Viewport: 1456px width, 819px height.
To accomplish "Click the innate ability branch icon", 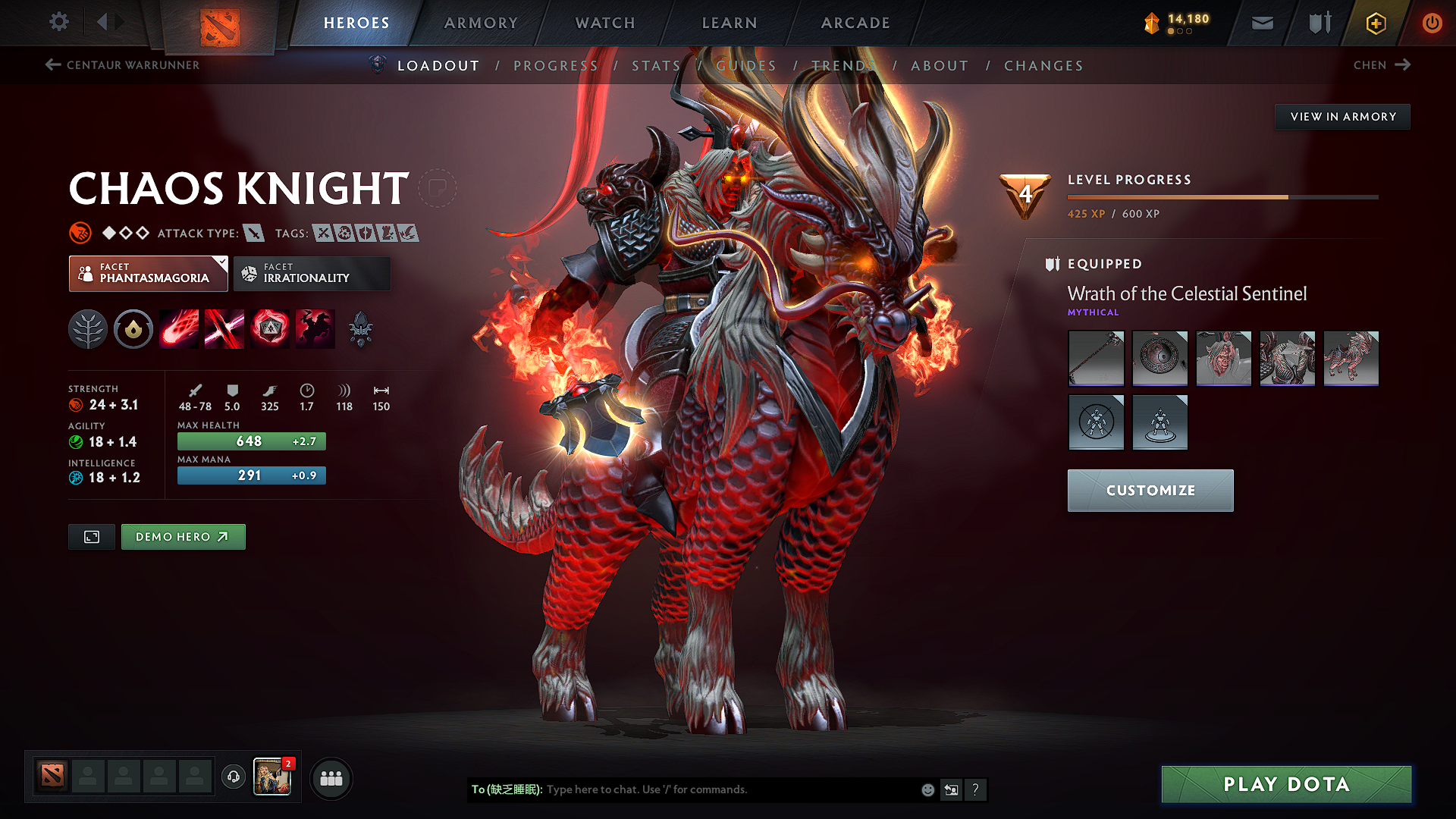I will pos(87,328).
